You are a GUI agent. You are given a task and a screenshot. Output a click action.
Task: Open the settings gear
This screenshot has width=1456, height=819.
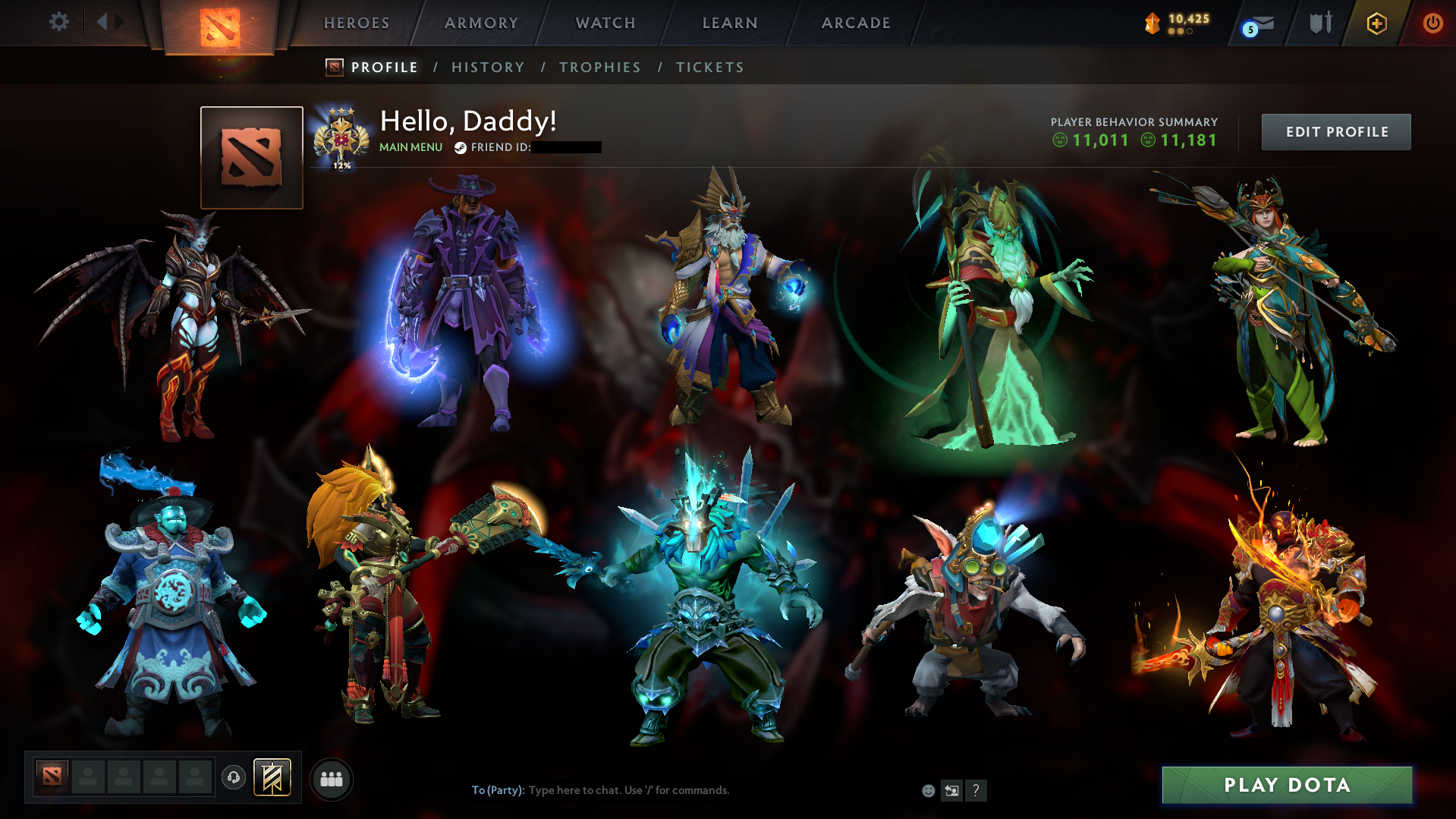[59, 22]
